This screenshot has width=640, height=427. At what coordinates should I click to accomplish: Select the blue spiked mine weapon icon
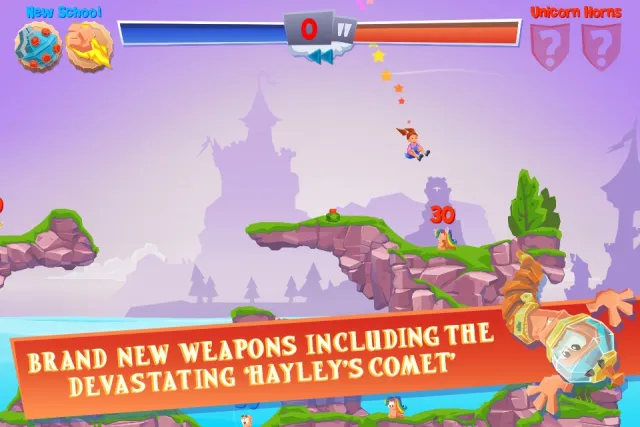(x=38, y=44)
